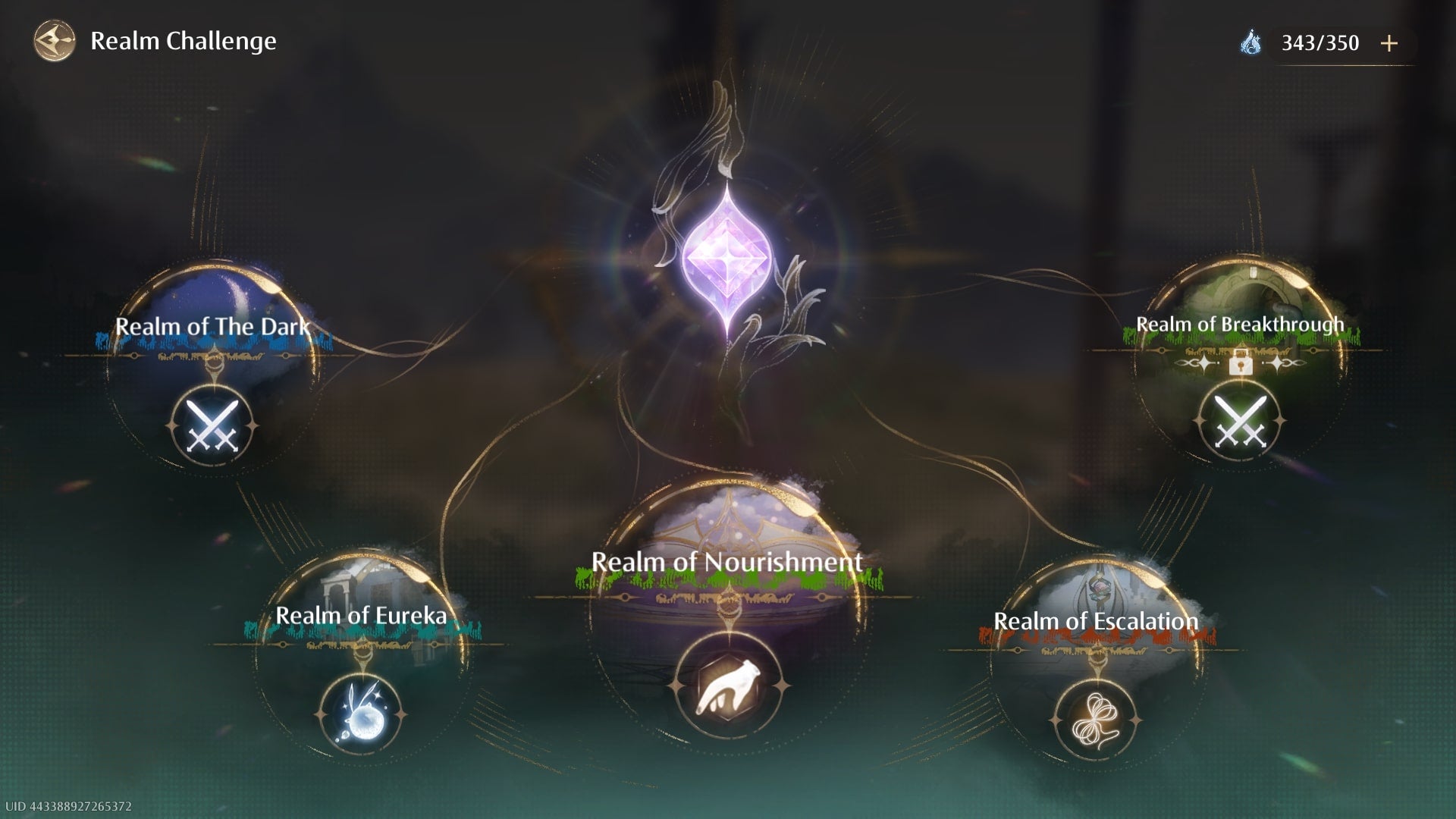This screenshot has height=819, width=1456.
Task: Add more stamina with the plus button
Action: pyautogui.click(x=1389, y=43)
